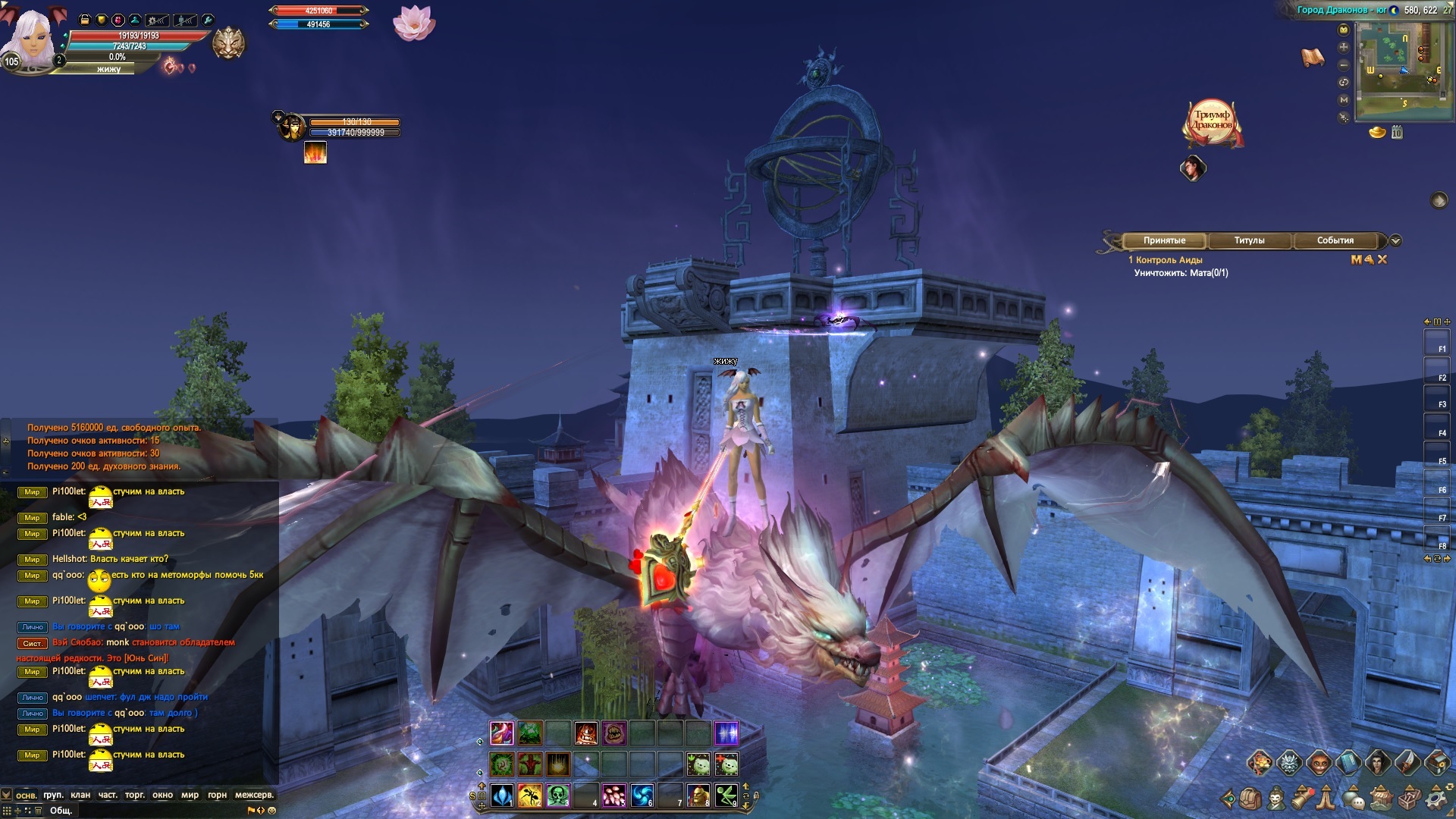Select the торг. chat channel tab
Image resolution: width=1456 pixels, height=819 pixels.
click(x=134, y=795)
